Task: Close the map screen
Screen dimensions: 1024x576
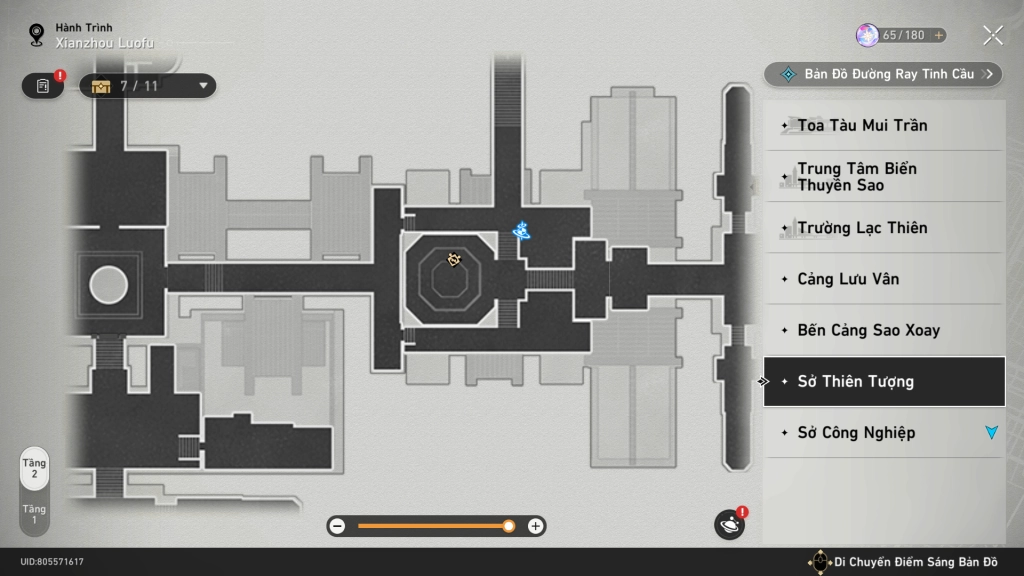Action: coord(992,36)
